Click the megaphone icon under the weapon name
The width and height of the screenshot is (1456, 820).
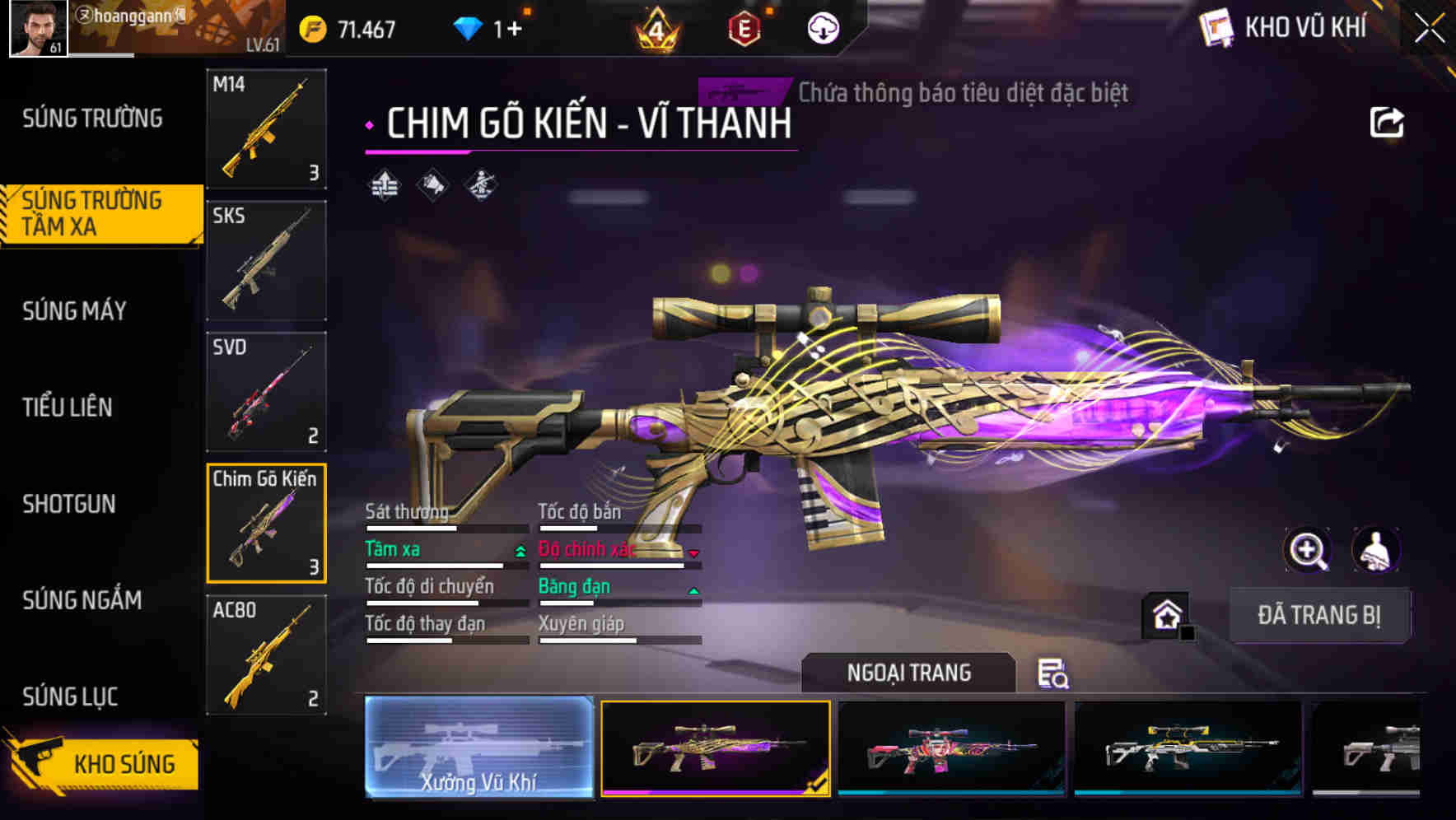click(432, 186)
